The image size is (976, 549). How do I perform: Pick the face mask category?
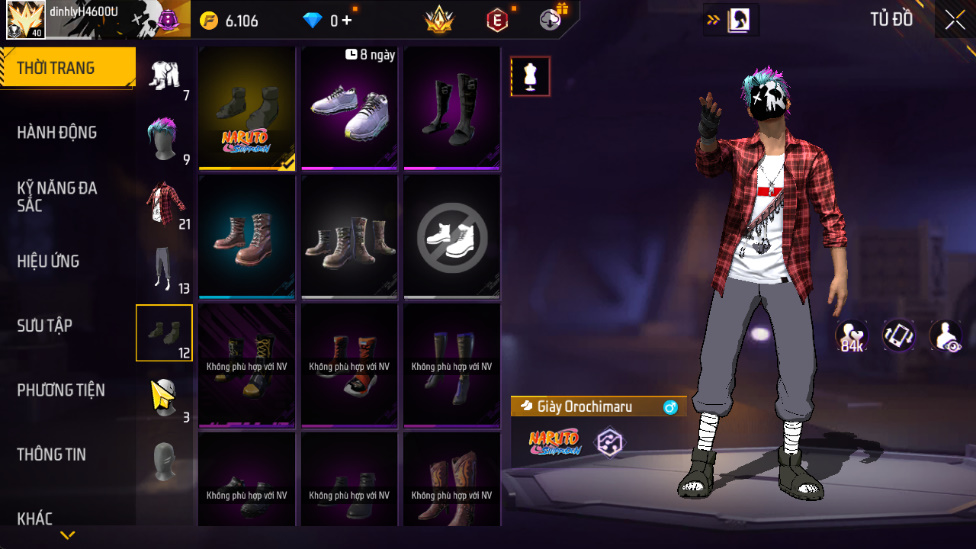click(165, 461)
